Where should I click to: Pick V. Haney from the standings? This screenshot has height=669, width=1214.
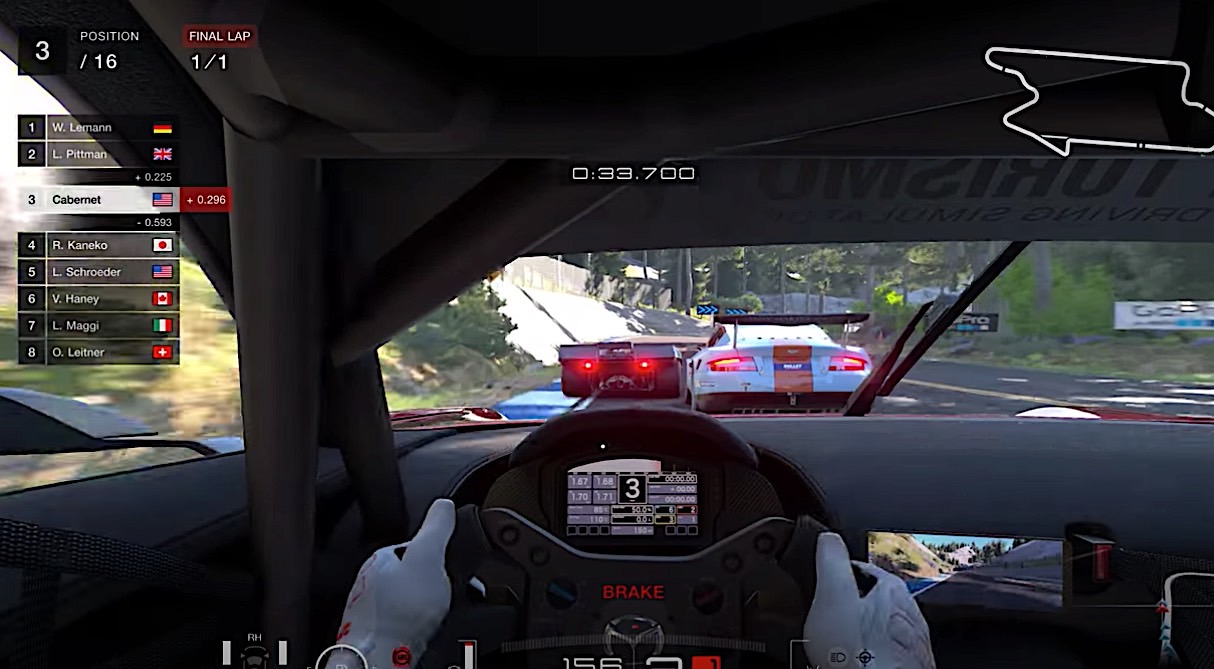tap(98, 299)
